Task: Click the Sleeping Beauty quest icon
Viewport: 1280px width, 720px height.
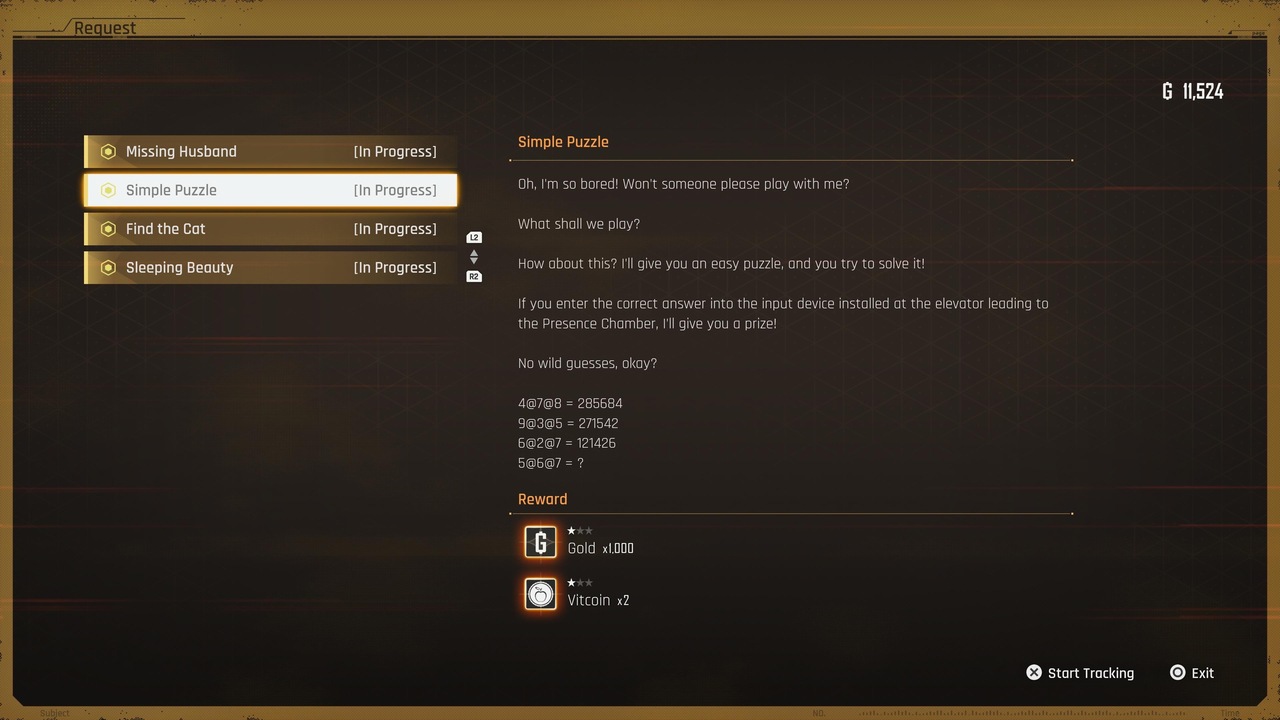Action: pos(108,267)
